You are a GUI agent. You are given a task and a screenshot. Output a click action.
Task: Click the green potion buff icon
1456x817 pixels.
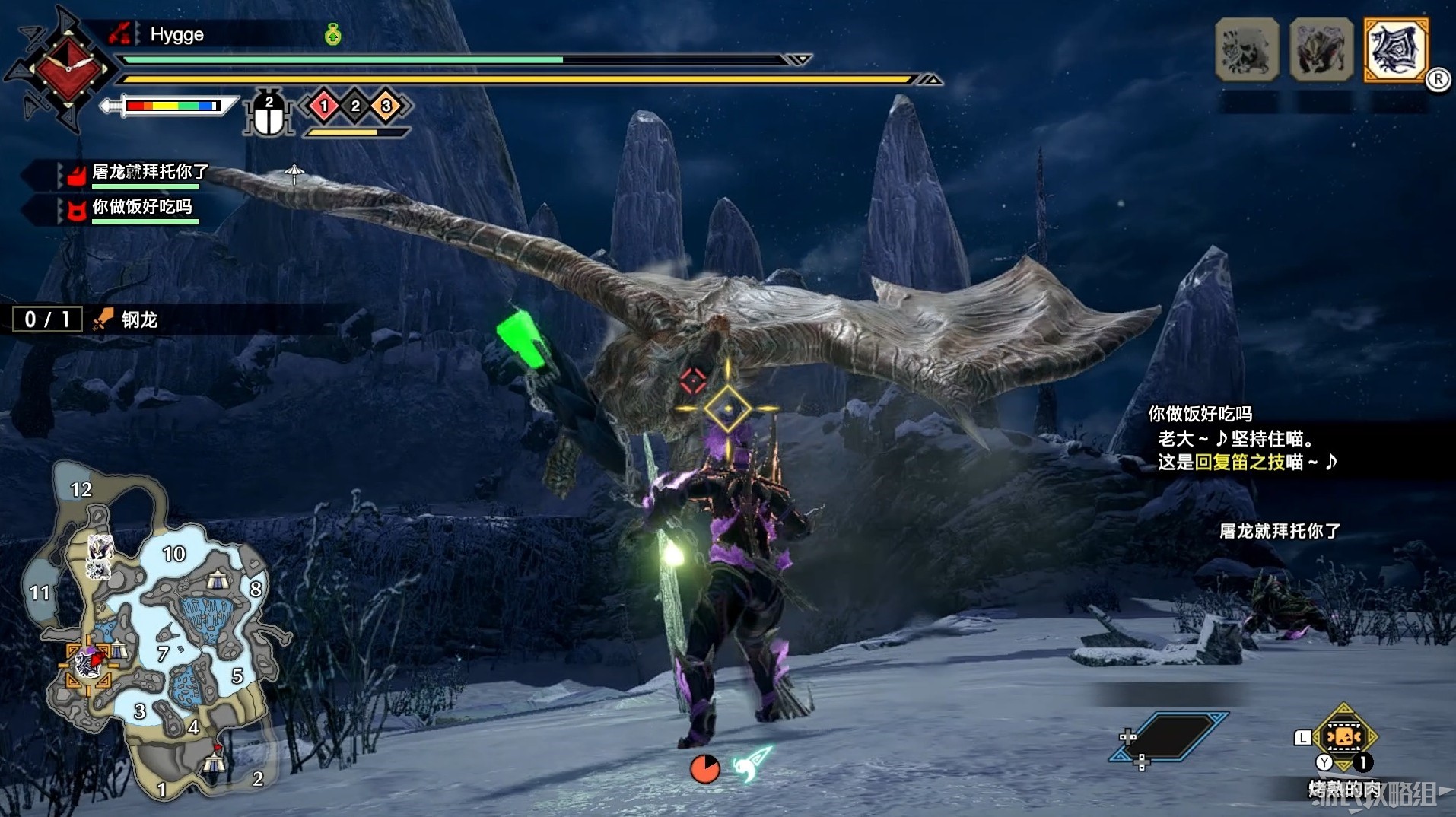[x=332, y=34]
